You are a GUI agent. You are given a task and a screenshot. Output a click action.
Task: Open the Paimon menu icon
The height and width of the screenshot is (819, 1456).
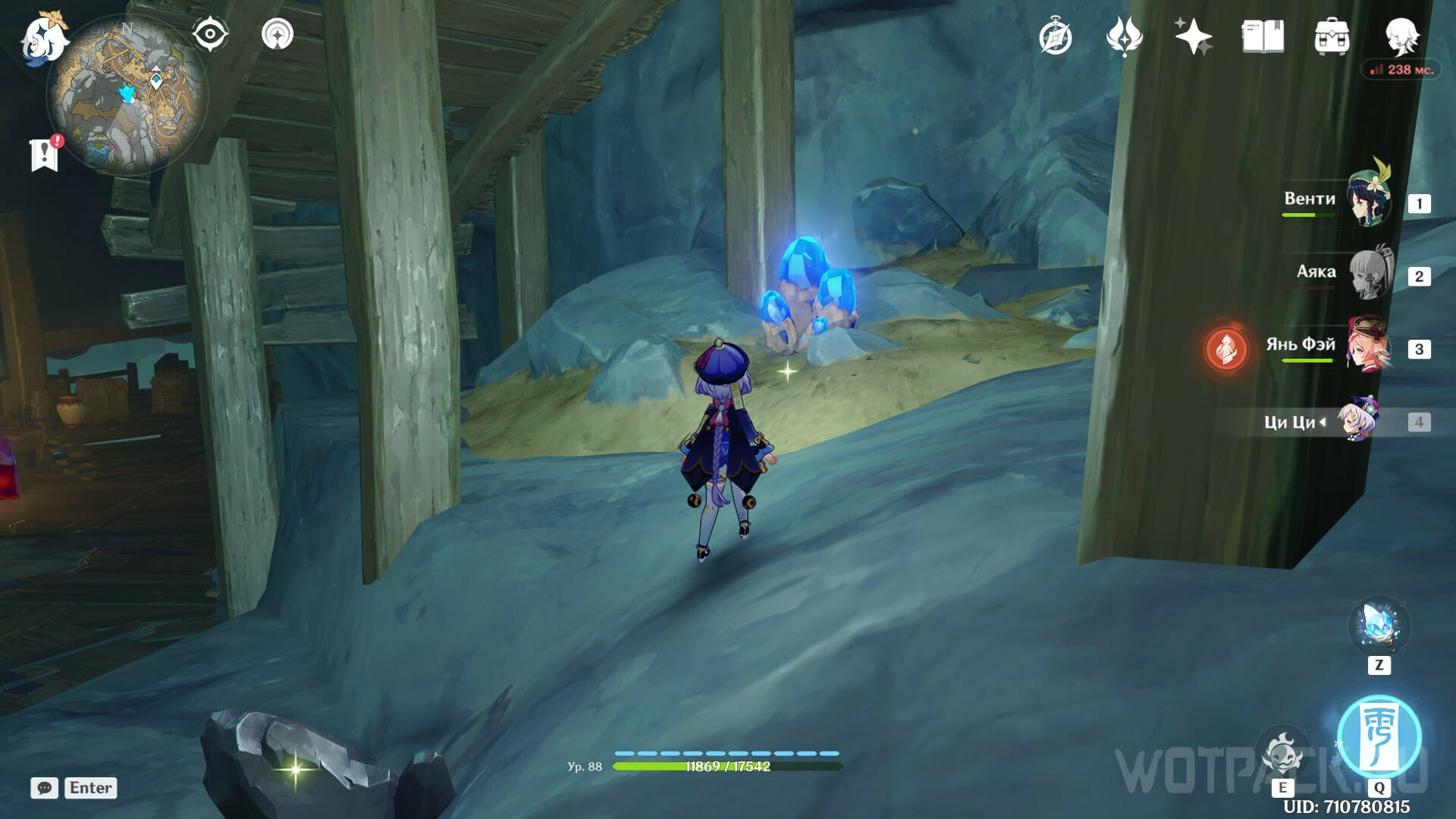click(42, 38)
